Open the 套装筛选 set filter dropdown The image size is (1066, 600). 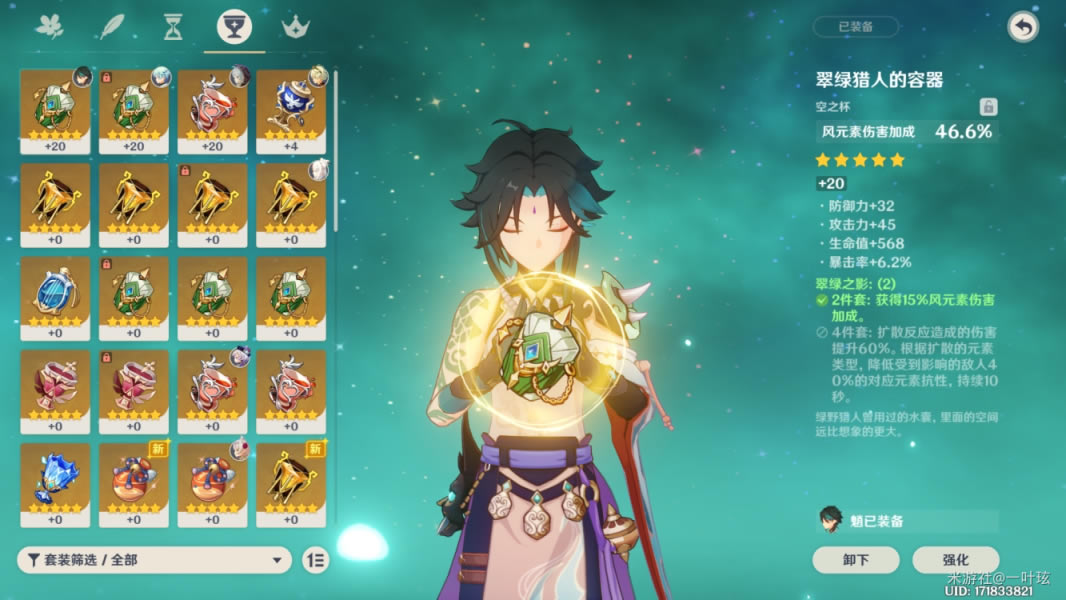point(154,560)
